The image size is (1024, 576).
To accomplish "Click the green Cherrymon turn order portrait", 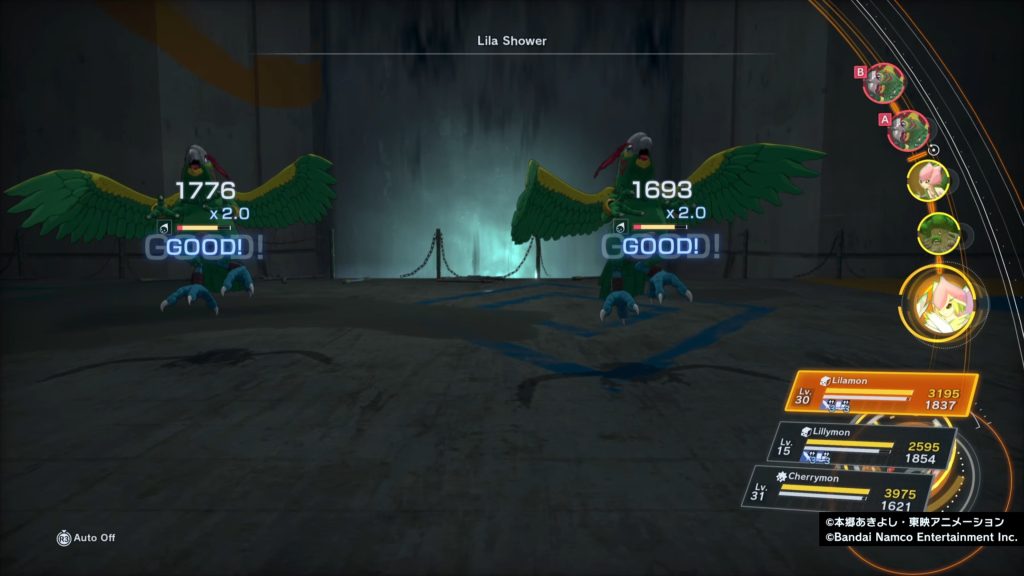I will tap(938, 233).
